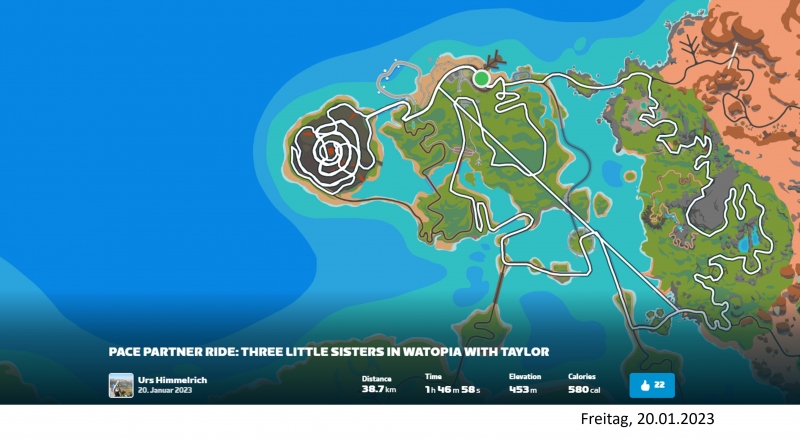Give a Ride On with the thumbs-up button
The image size is (800, 439).
tap(653, 385)
